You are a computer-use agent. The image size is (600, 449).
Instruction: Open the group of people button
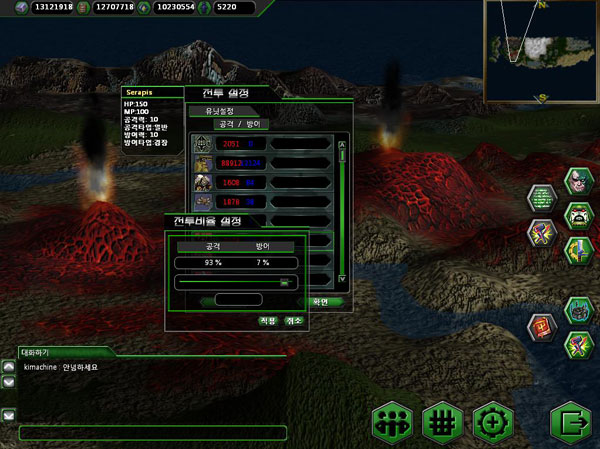392,422
